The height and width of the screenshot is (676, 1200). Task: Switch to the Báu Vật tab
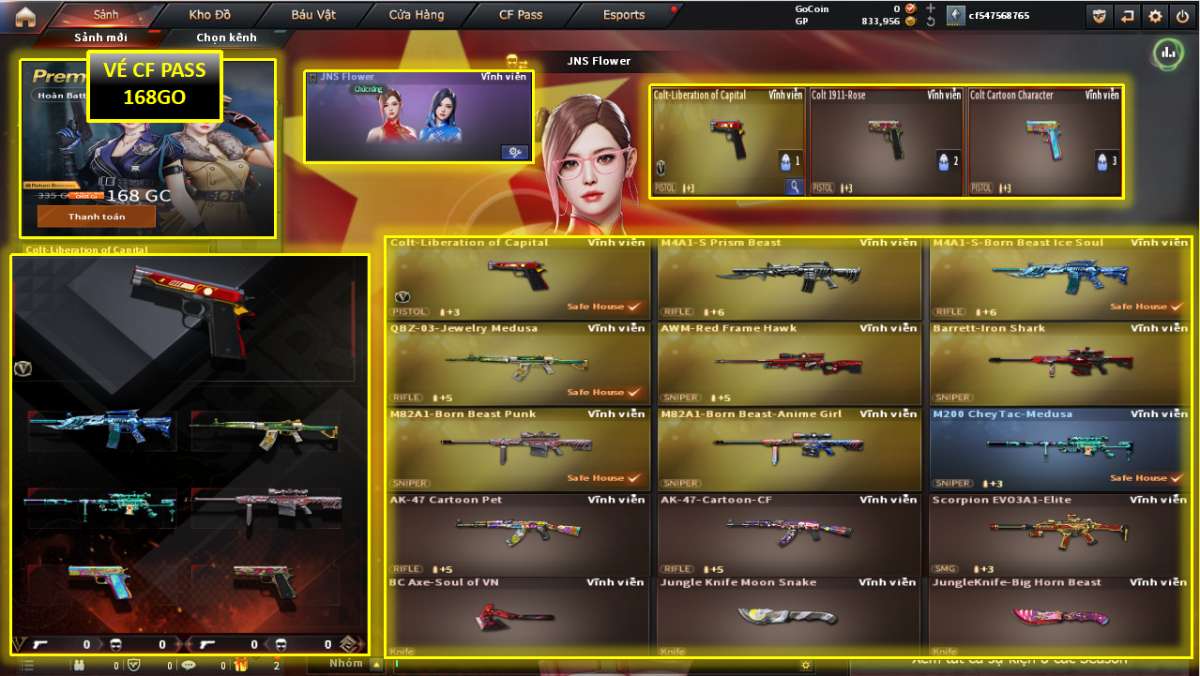314,15
